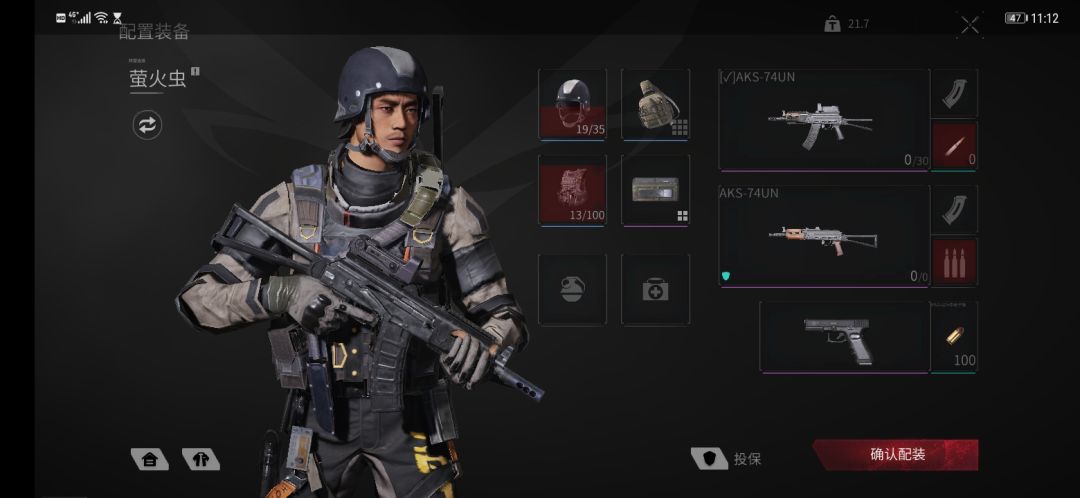This screenshot has width=1080, height=498.
Task: Open the empty grenade slot
Action: (x=572, y=289)
